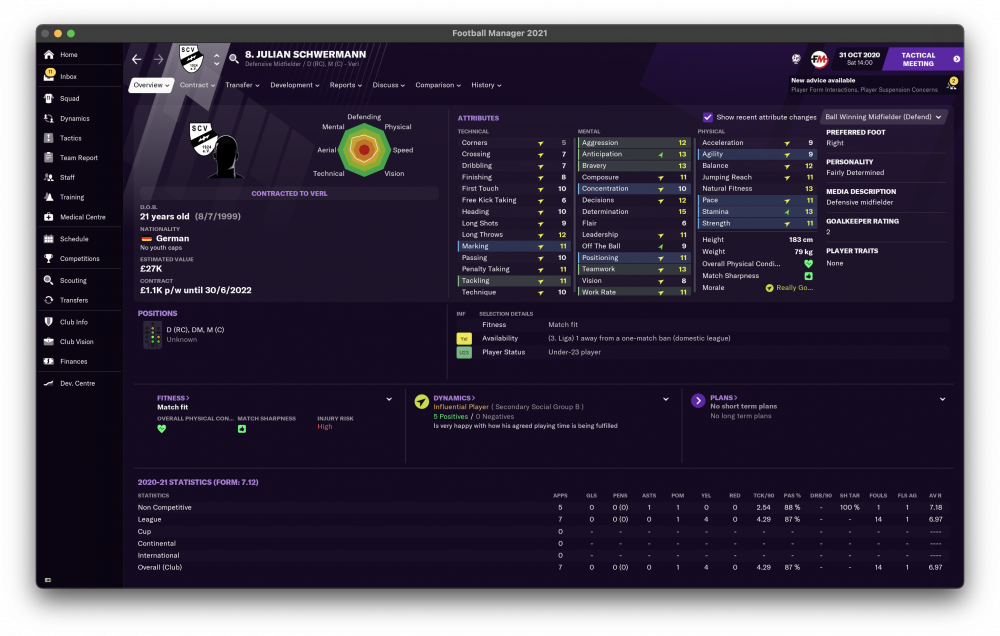Click the Tactical Meeting continue button
This screenshot has height=636, width=1000.
tap(922, 59)
